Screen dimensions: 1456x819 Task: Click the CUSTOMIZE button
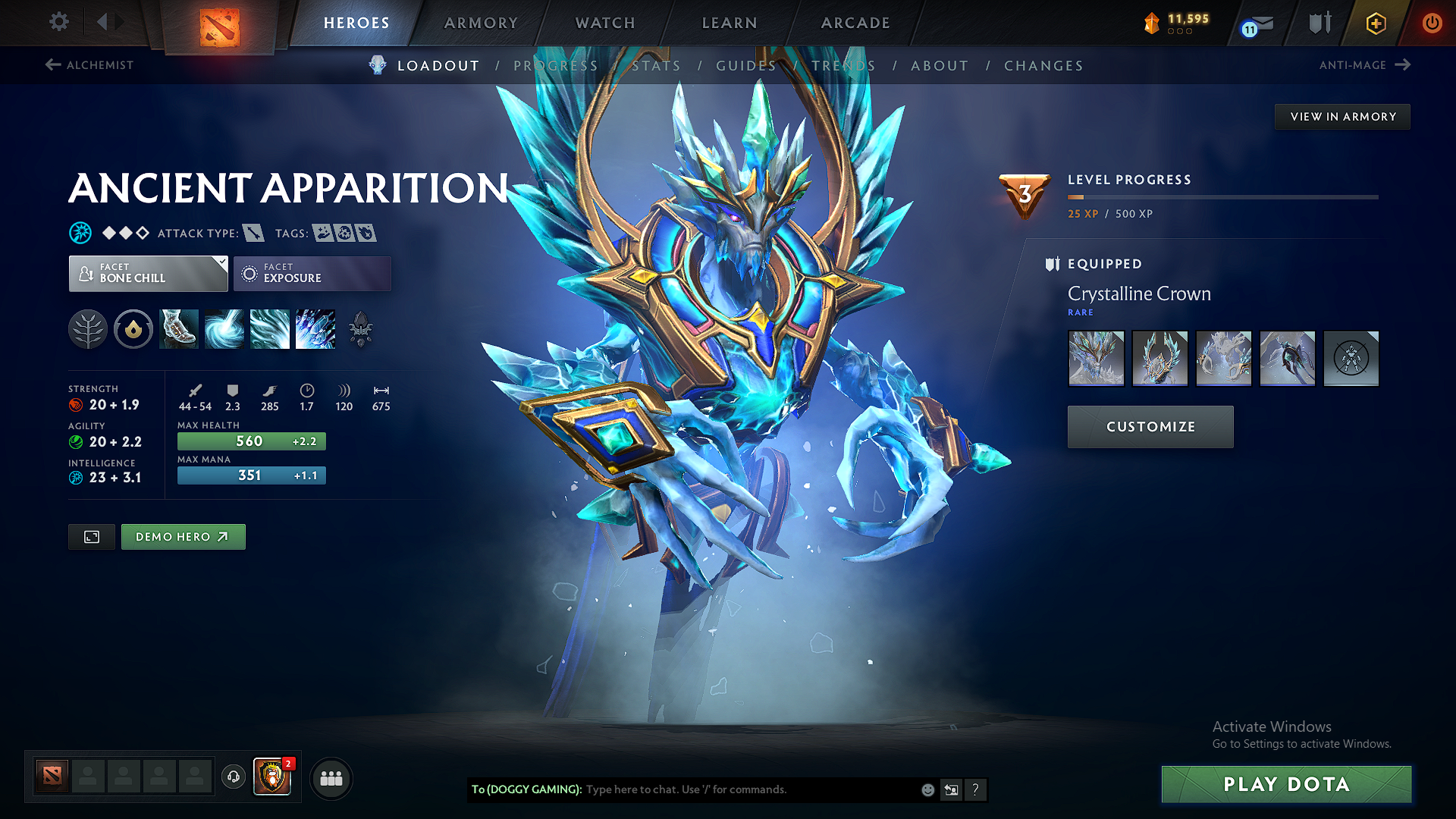tap(1150, 426)
